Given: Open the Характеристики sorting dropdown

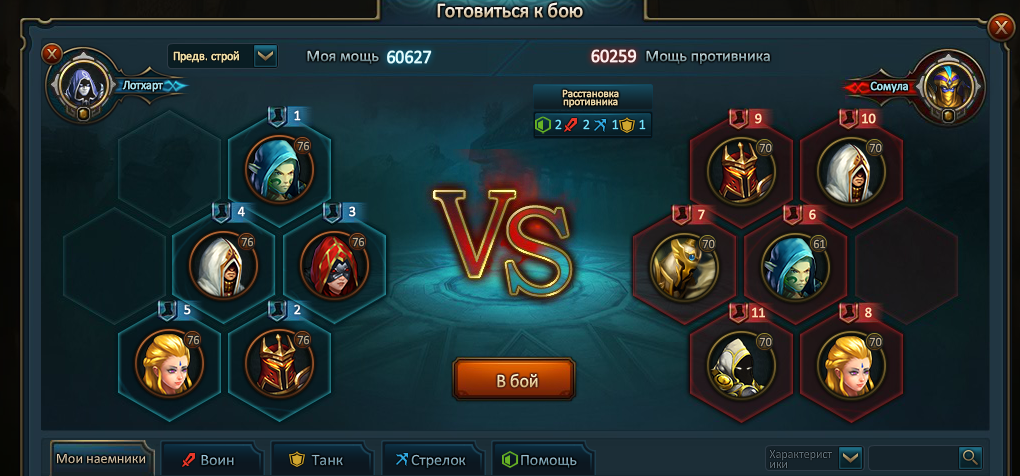Looking at the screenshot, I should coord(850,458).
